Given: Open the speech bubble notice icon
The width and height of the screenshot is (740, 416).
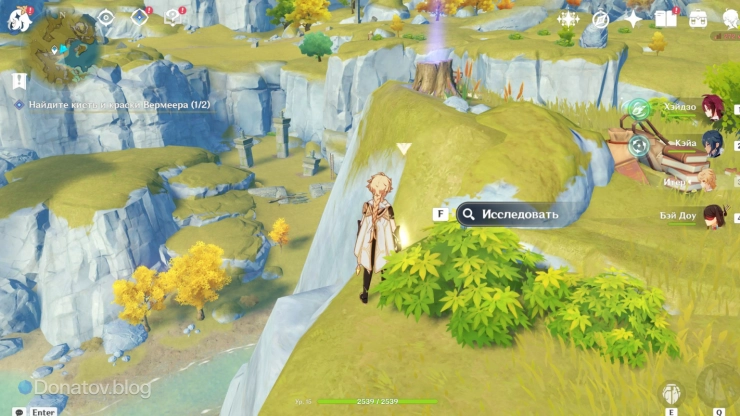Looking at the screenshot, I should click(172, 17).
